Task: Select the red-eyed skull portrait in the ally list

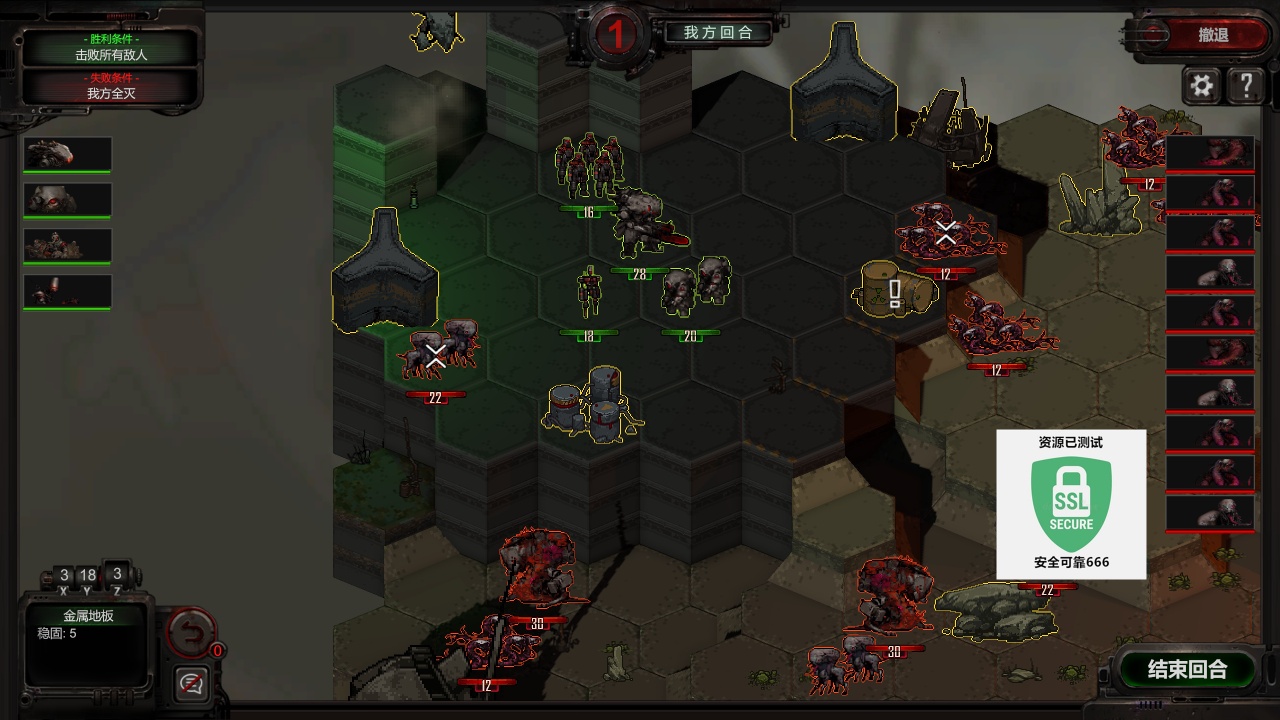Action: click(67, 200)
